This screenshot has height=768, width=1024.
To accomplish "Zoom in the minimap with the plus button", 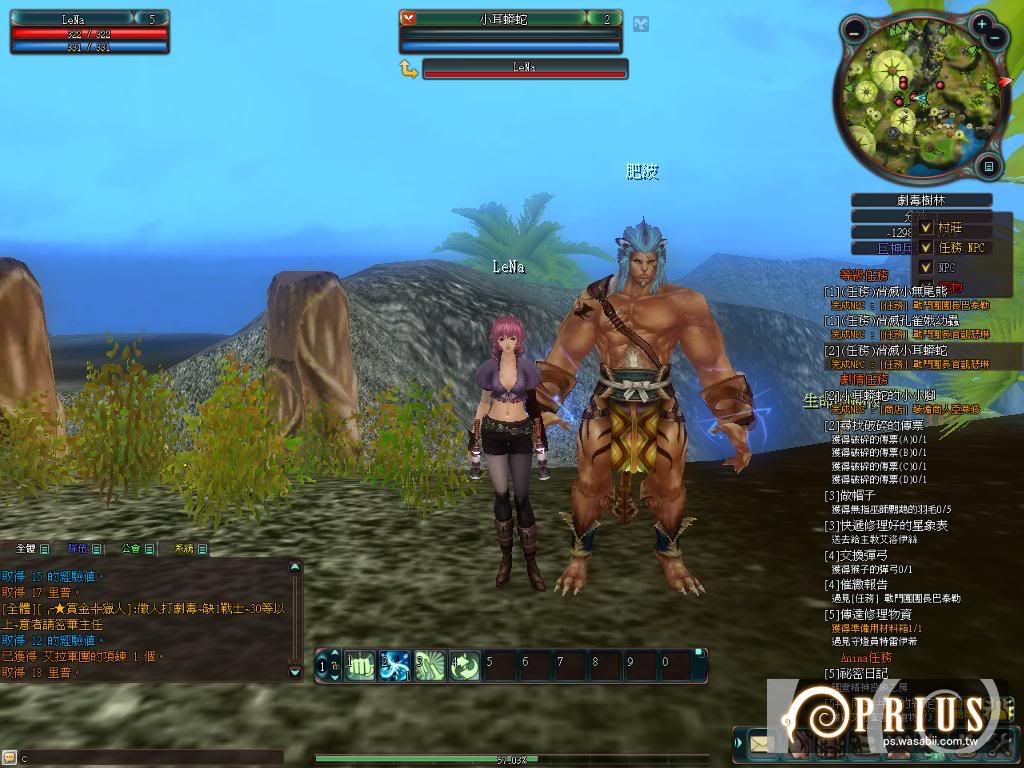I will pyautogui.click(x=983, y=24).
